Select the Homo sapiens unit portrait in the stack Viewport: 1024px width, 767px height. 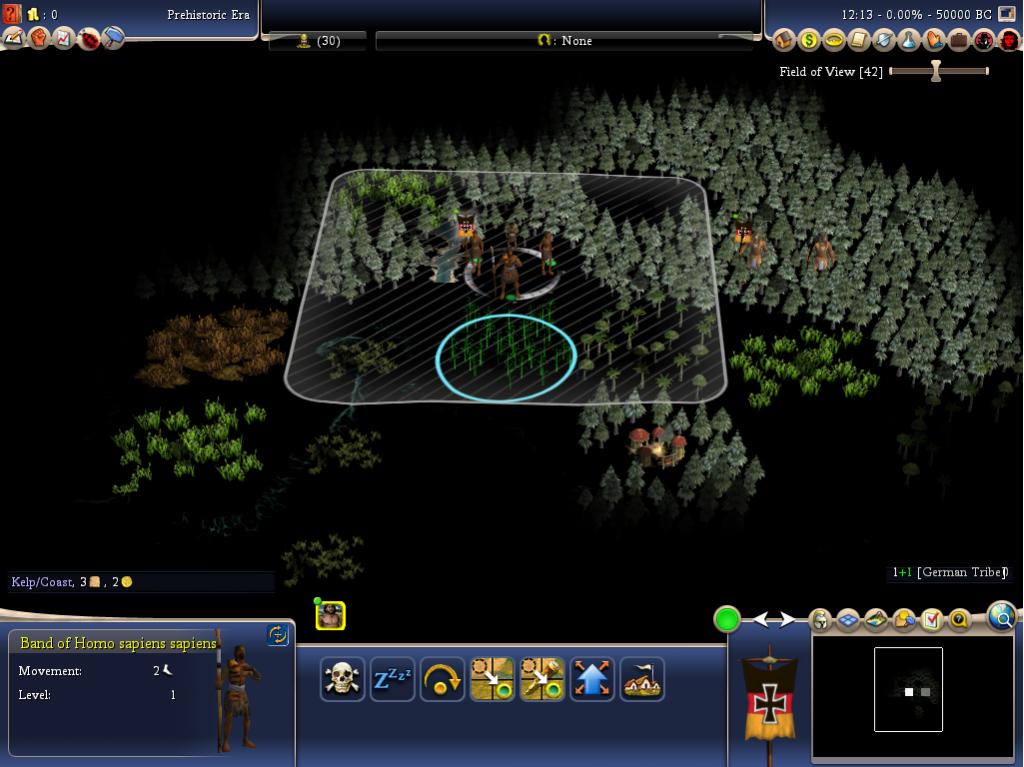click(x=330, y=616)
